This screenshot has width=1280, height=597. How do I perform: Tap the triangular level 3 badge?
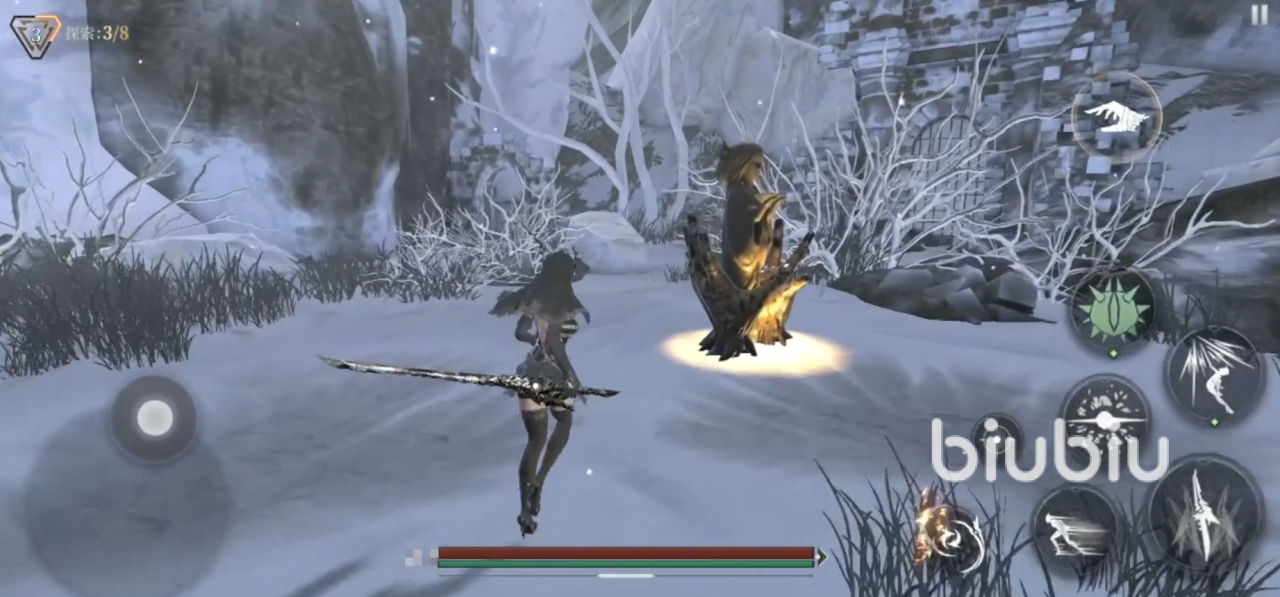coord(35,34)
